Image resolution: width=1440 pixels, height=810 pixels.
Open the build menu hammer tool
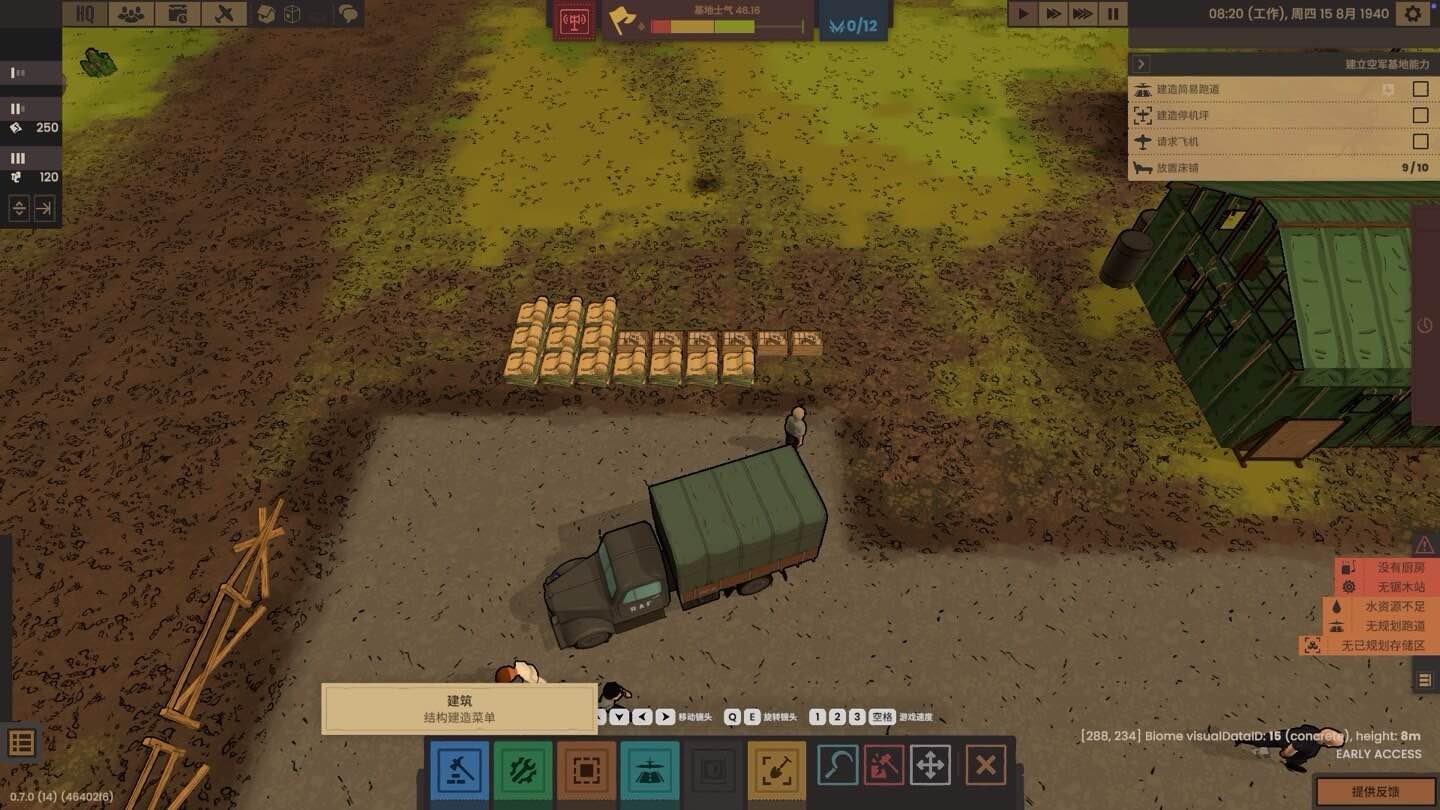[x=458, y=771]
